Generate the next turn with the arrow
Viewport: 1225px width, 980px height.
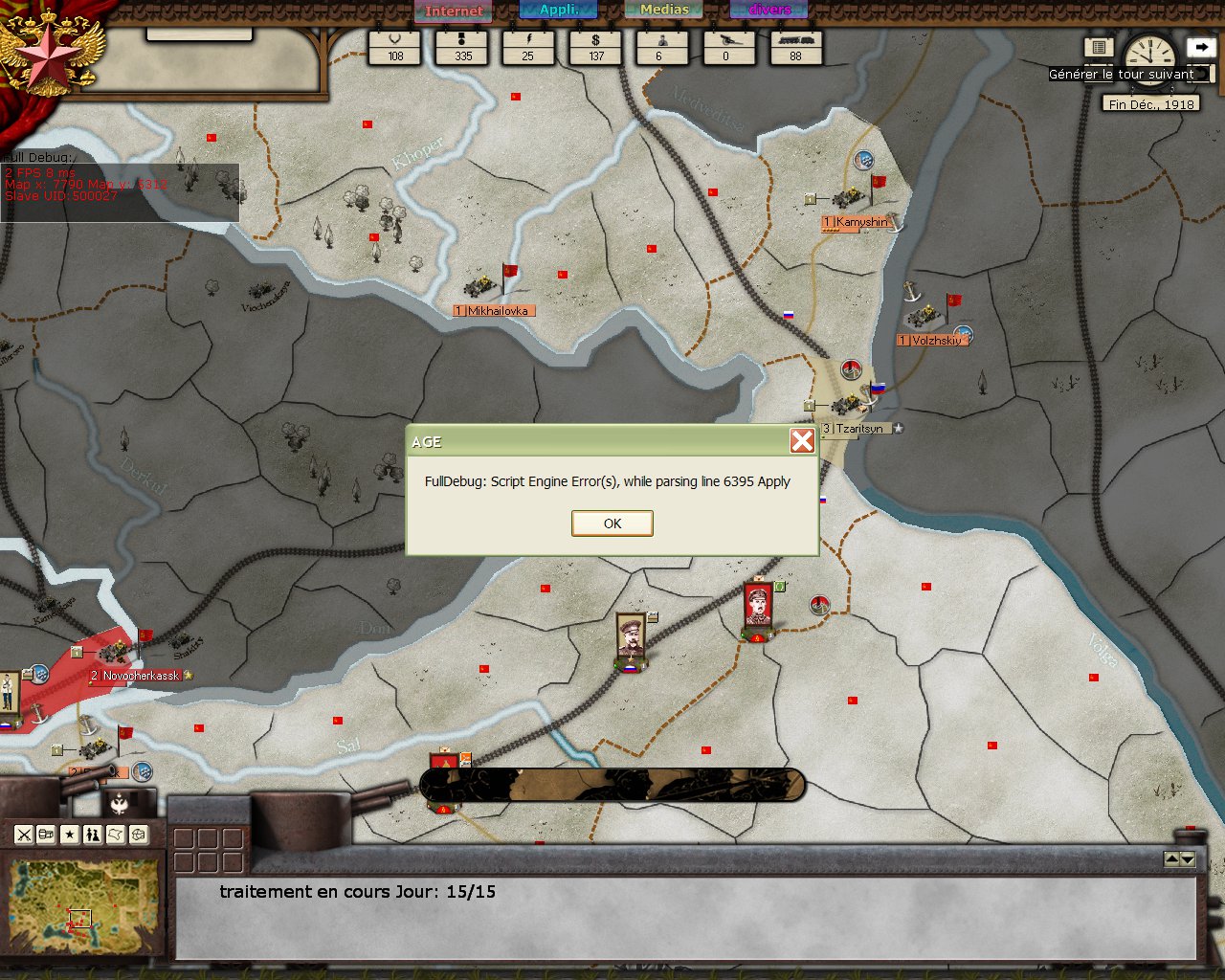pos(1200,46)
